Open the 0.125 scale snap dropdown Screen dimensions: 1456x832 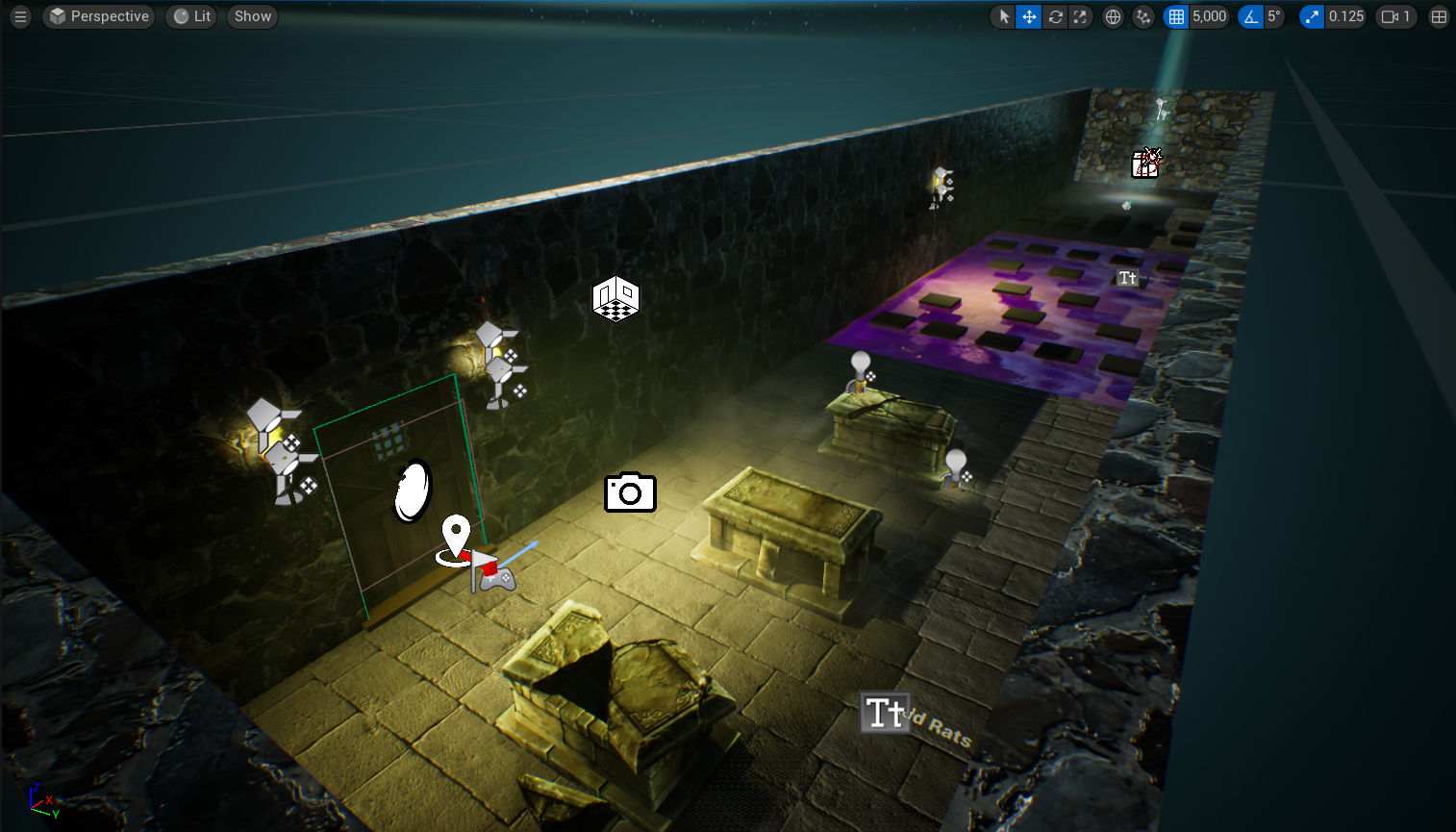pyautogui.click(x=1346, y=16)
